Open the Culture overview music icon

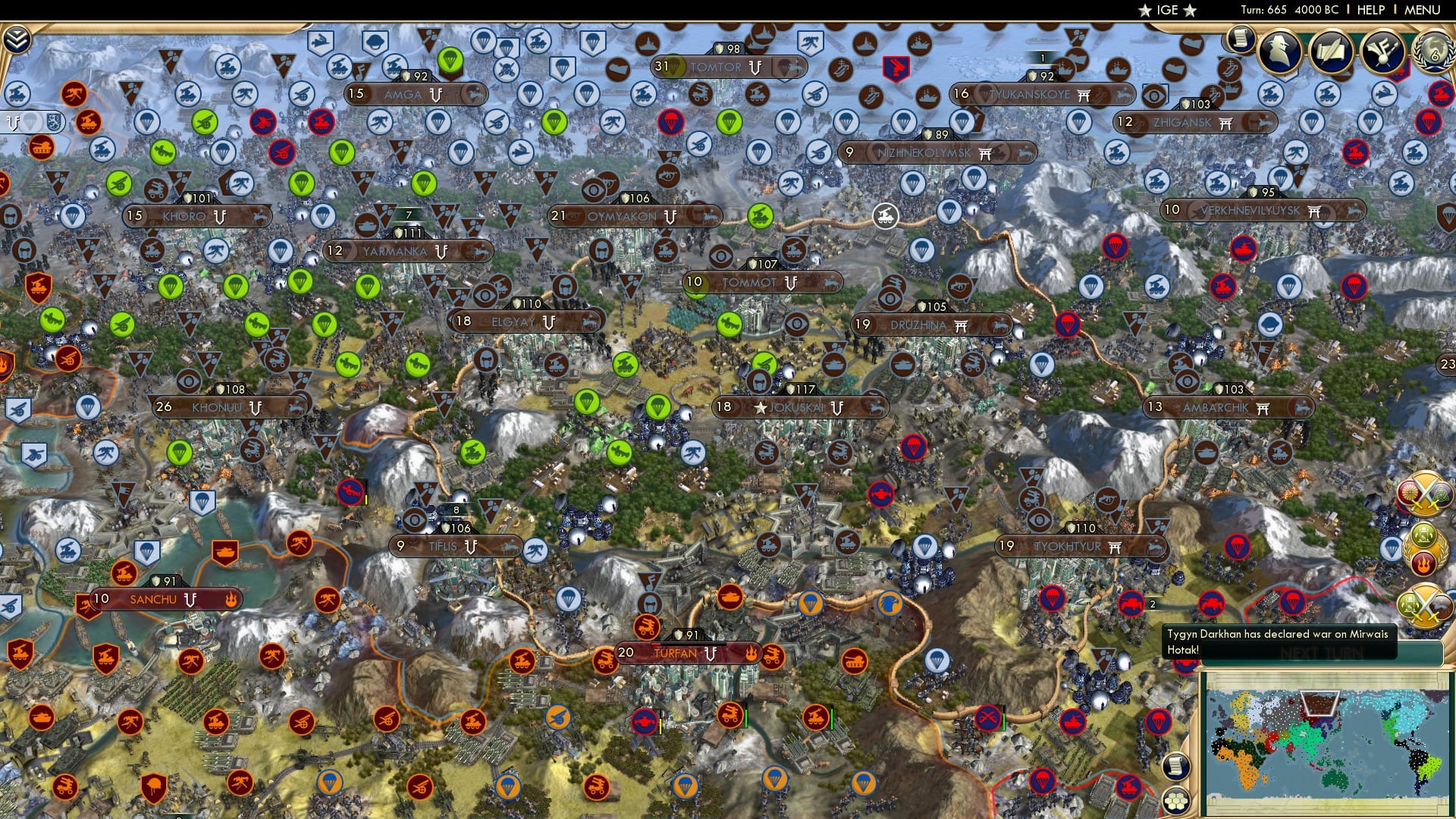tap(1384, 52)
